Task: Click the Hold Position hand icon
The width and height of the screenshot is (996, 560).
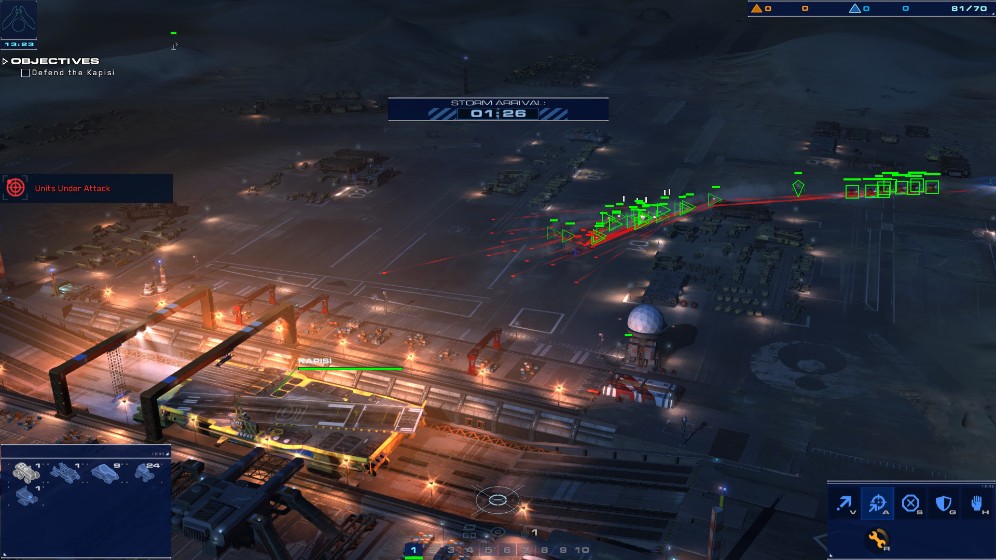Action: (x=975, y=504)
